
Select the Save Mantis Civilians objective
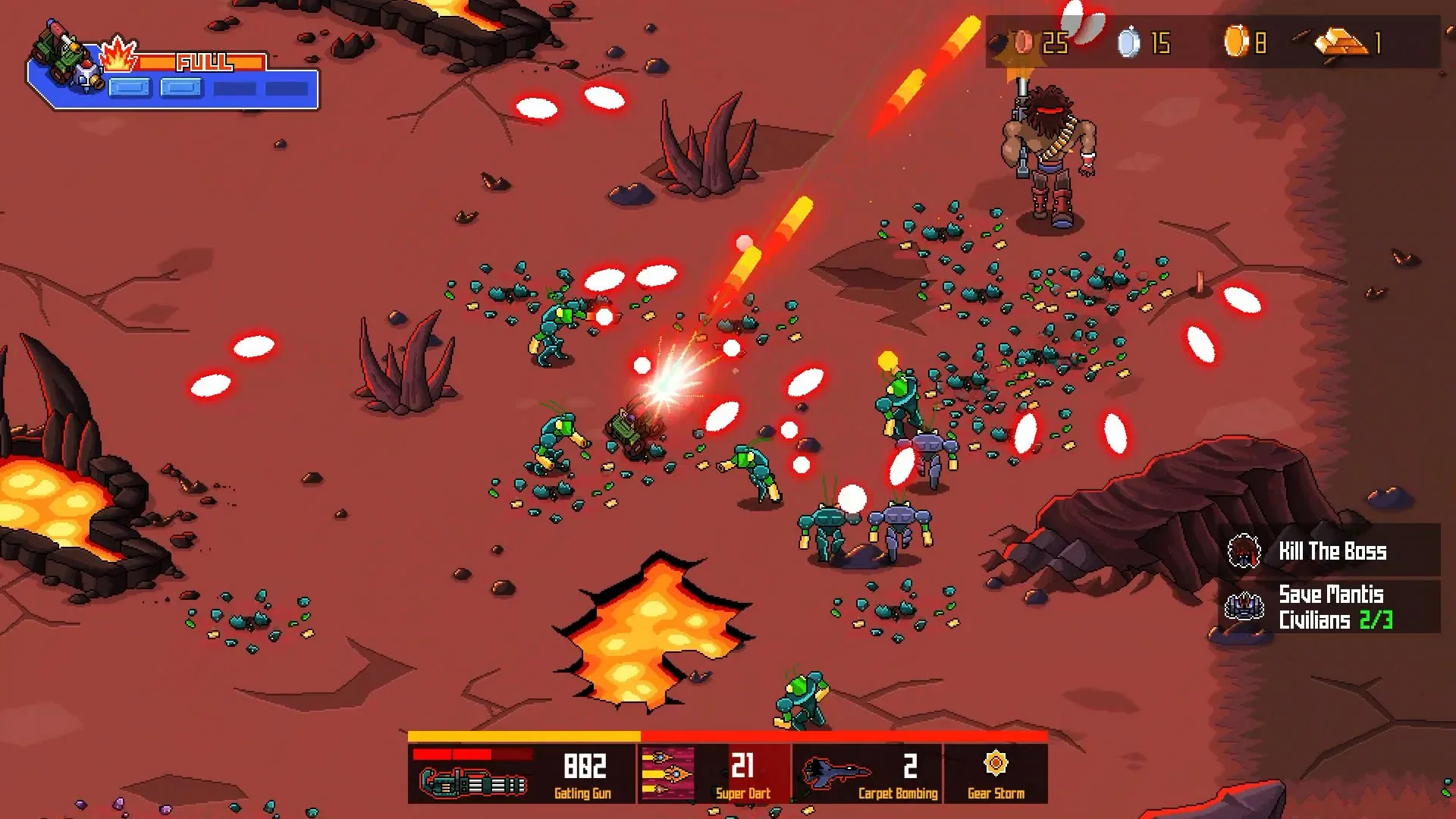click(1331, 607)
